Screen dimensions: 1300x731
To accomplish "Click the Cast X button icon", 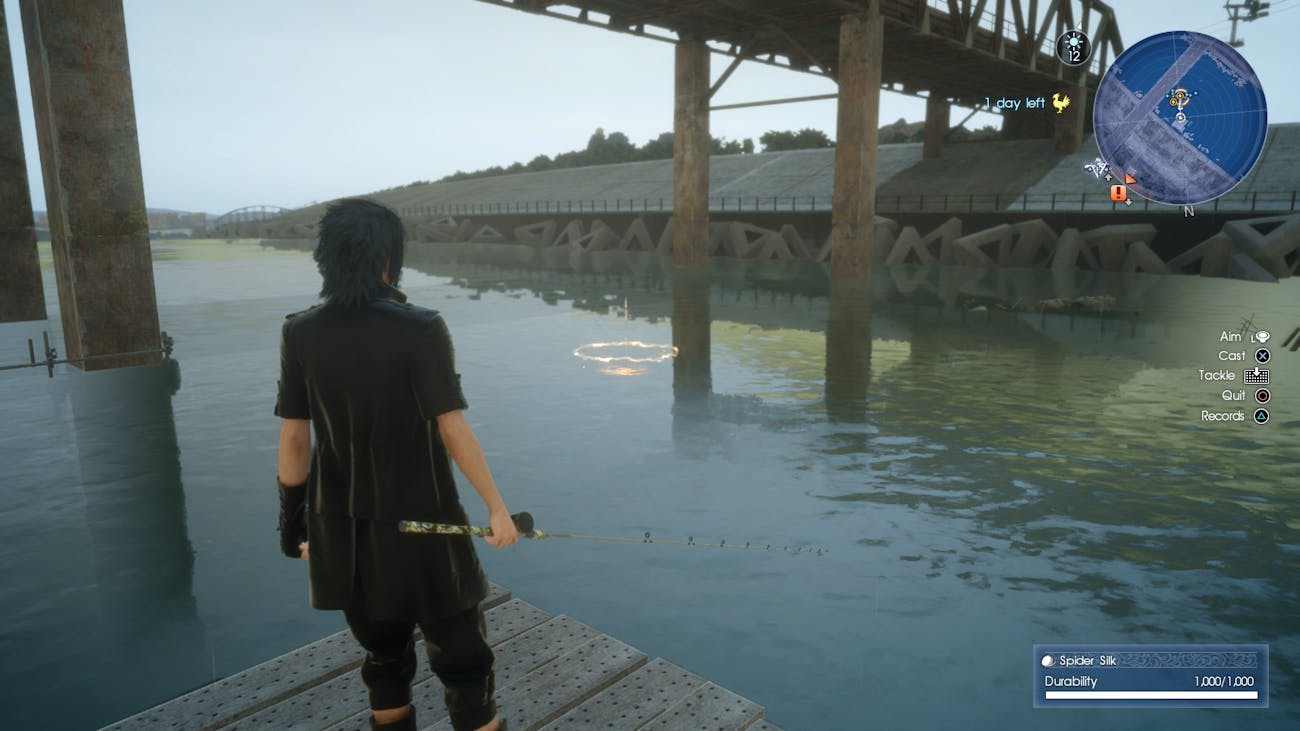I will click(x=1264, y=355).
